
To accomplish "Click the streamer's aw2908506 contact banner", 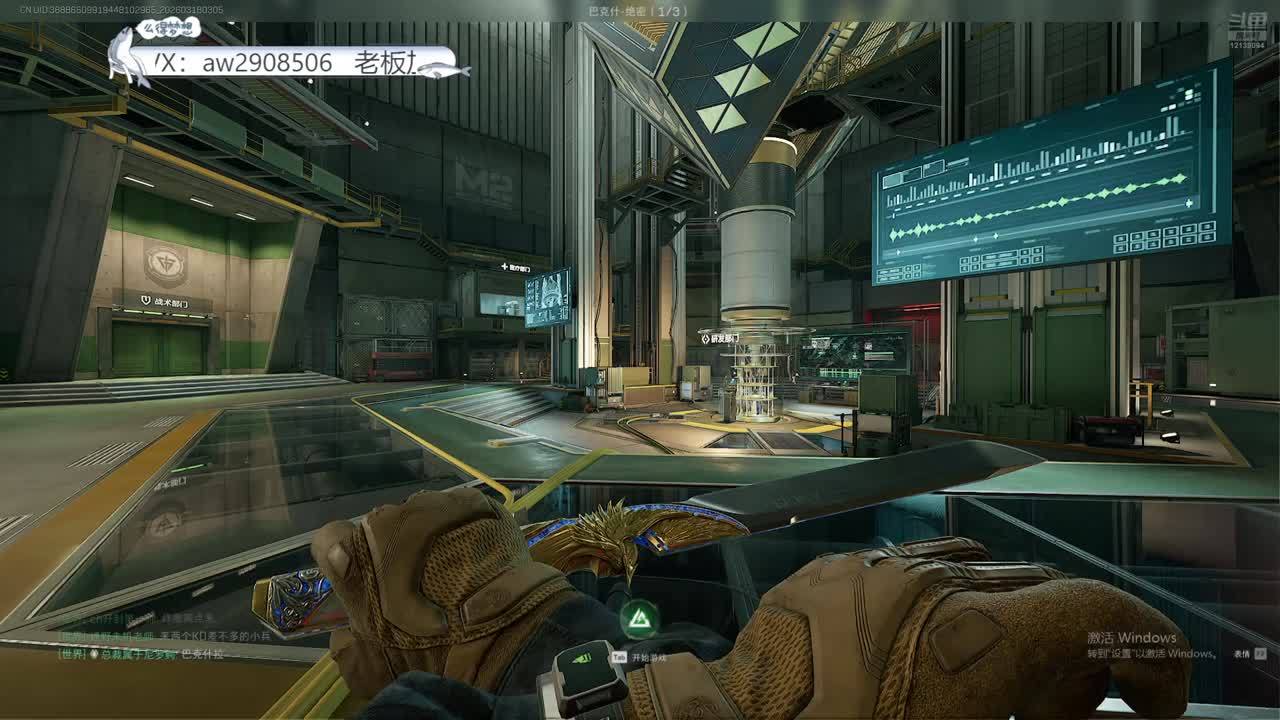I will pos(290,63).
